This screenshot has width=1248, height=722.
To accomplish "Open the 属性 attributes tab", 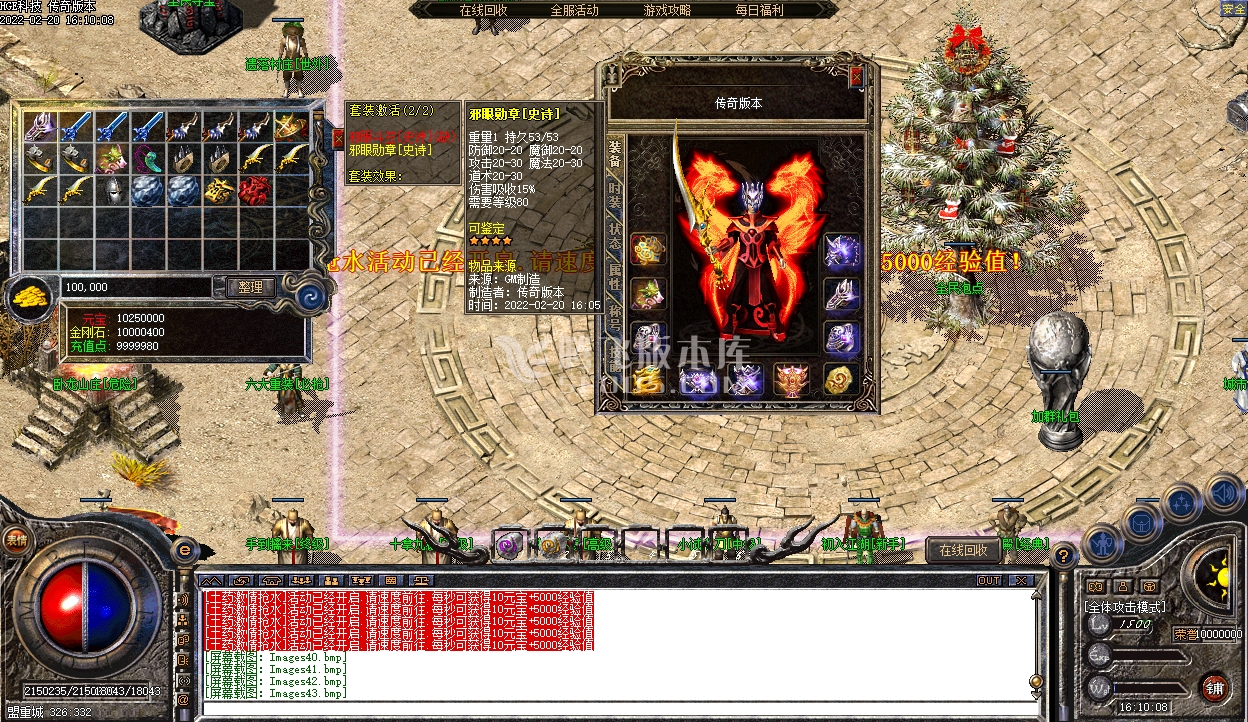I will (x=614, y=283).
